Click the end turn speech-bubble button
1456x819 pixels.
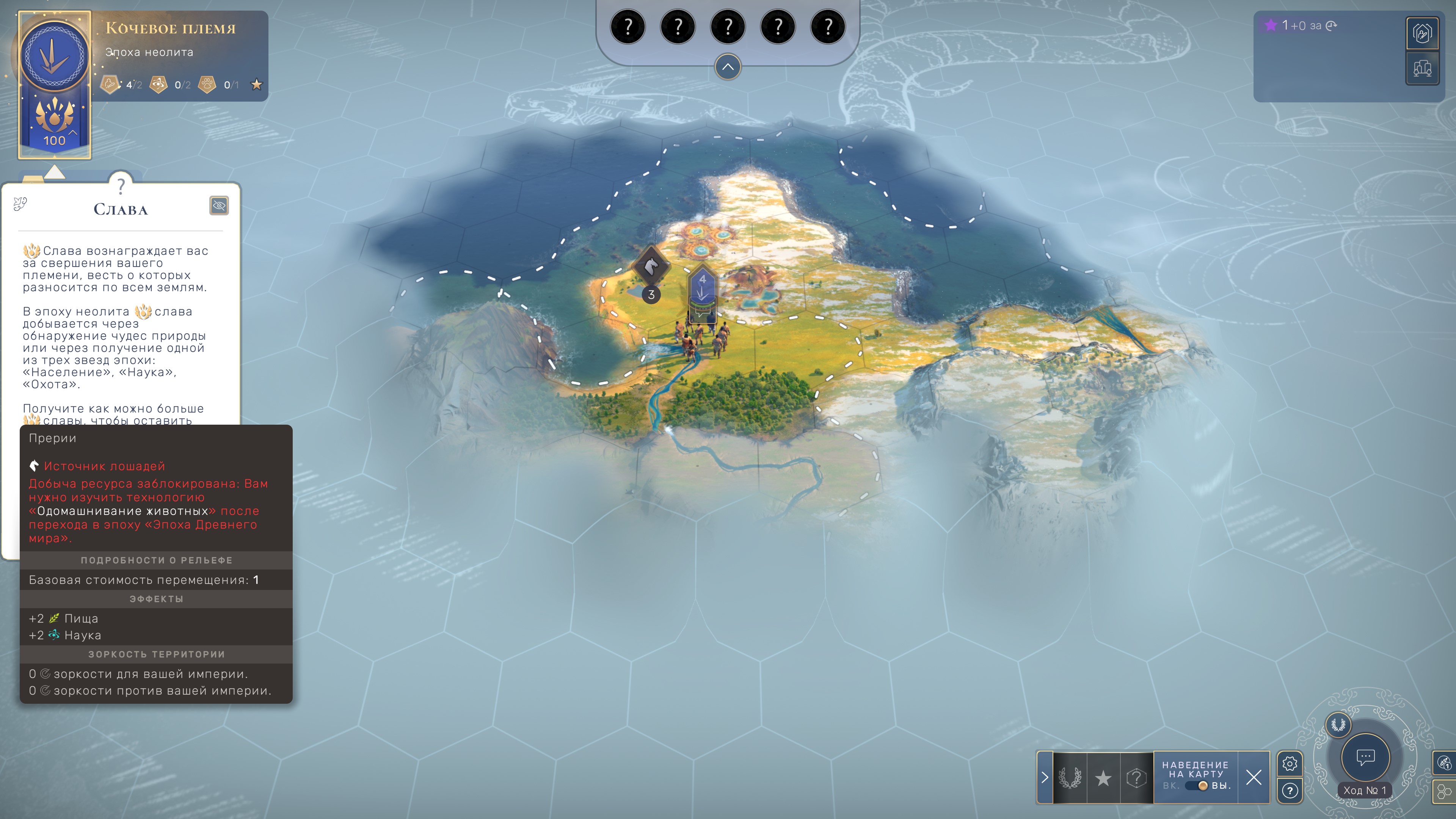[1365, 758]
